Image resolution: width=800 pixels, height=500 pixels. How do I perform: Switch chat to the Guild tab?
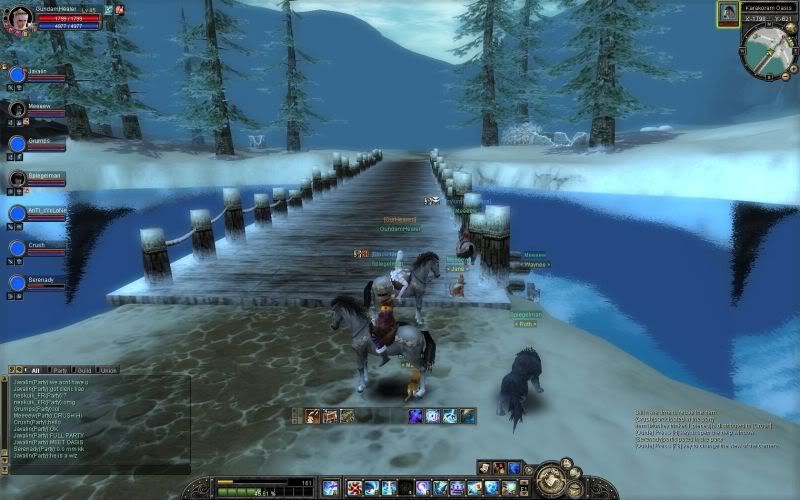(x=86, y=369)
